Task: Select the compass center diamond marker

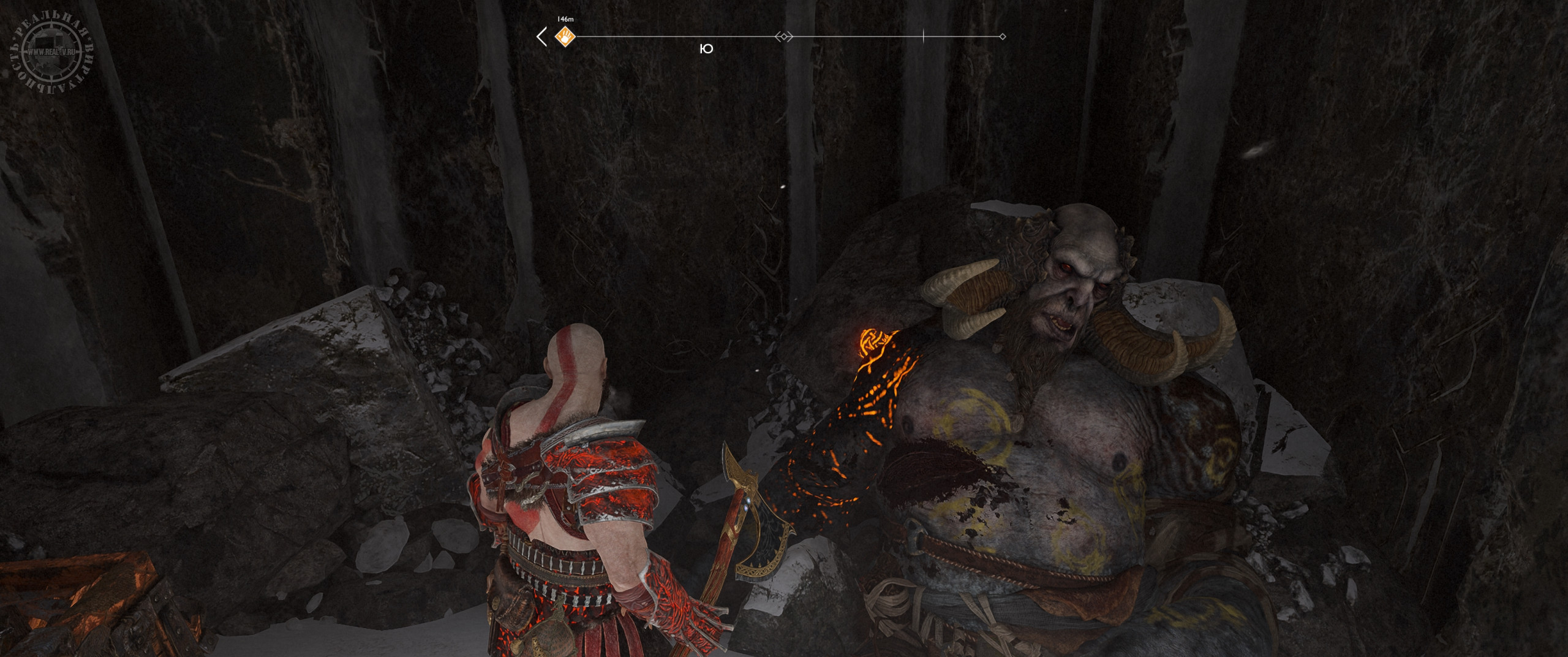Action: [x=783, y=37]
